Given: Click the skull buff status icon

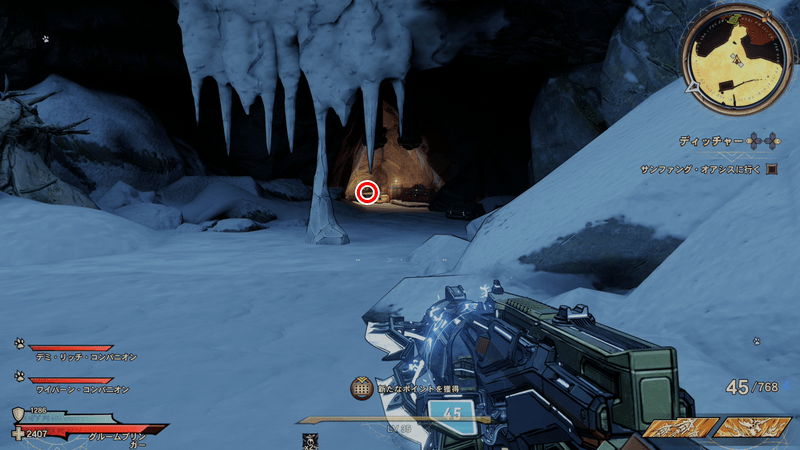Looking at the screenshot, I should click(310, 441).
